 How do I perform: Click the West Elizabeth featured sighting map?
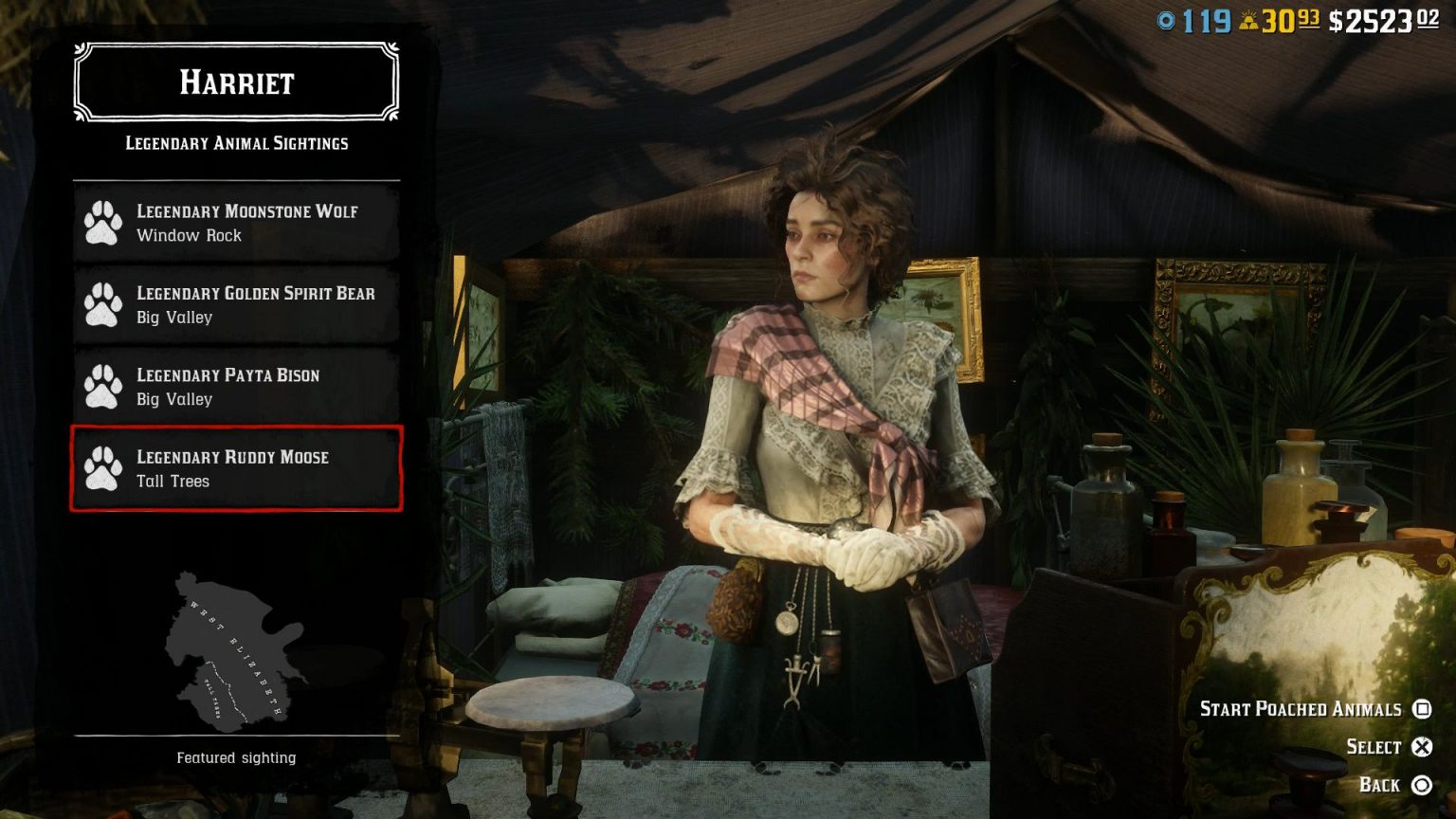pos(235,649)
